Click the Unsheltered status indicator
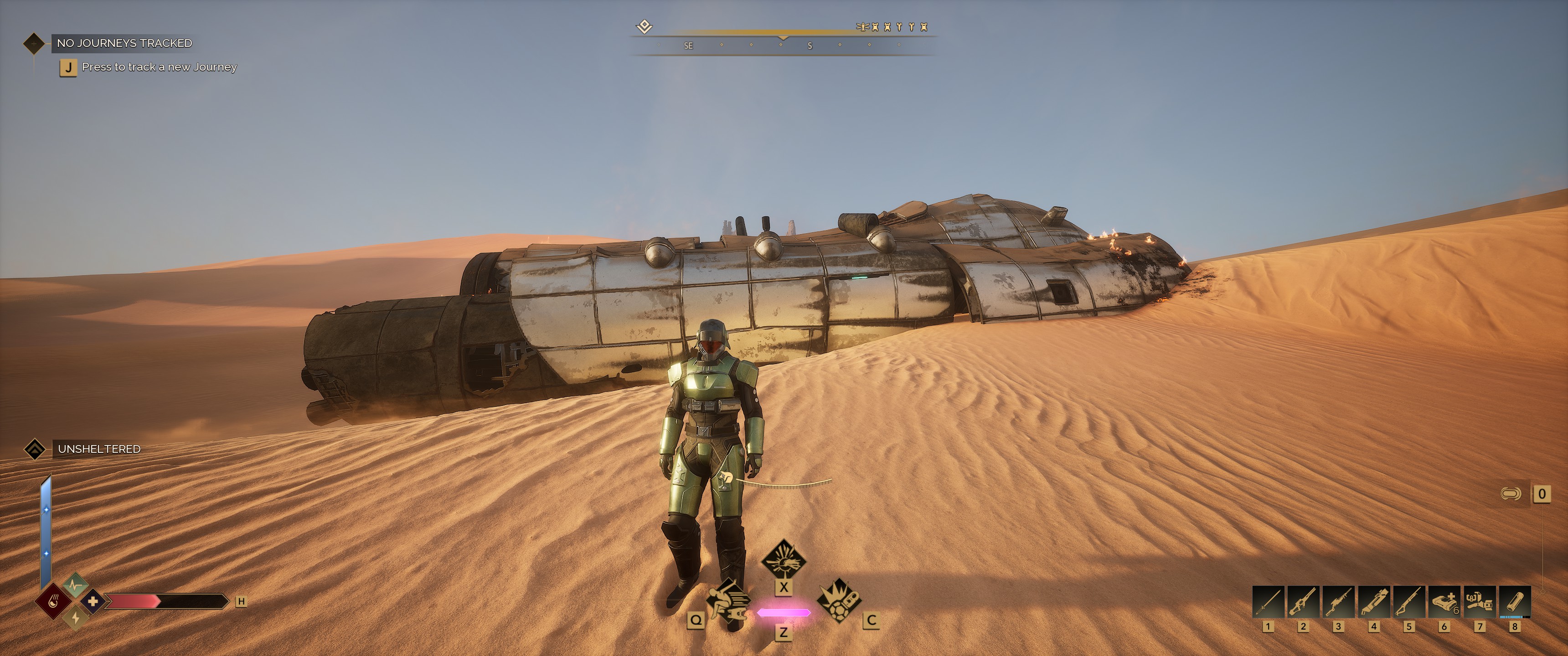This screenshot has width=1568, height=656. (98, 449)
